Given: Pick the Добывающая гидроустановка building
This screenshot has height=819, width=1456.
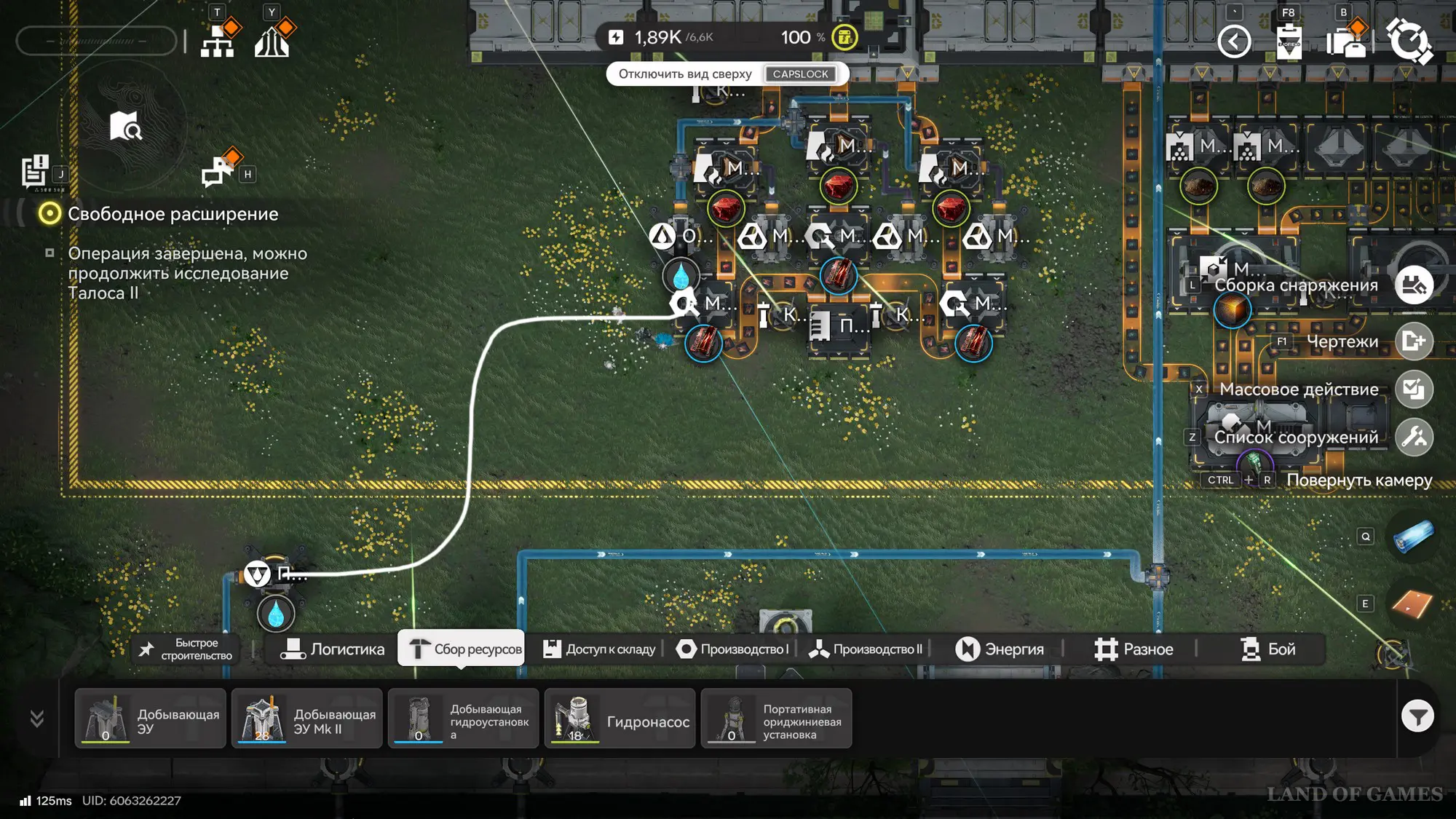Looking at the screenshot, I should pyautogui.click(x=463, y=719).
